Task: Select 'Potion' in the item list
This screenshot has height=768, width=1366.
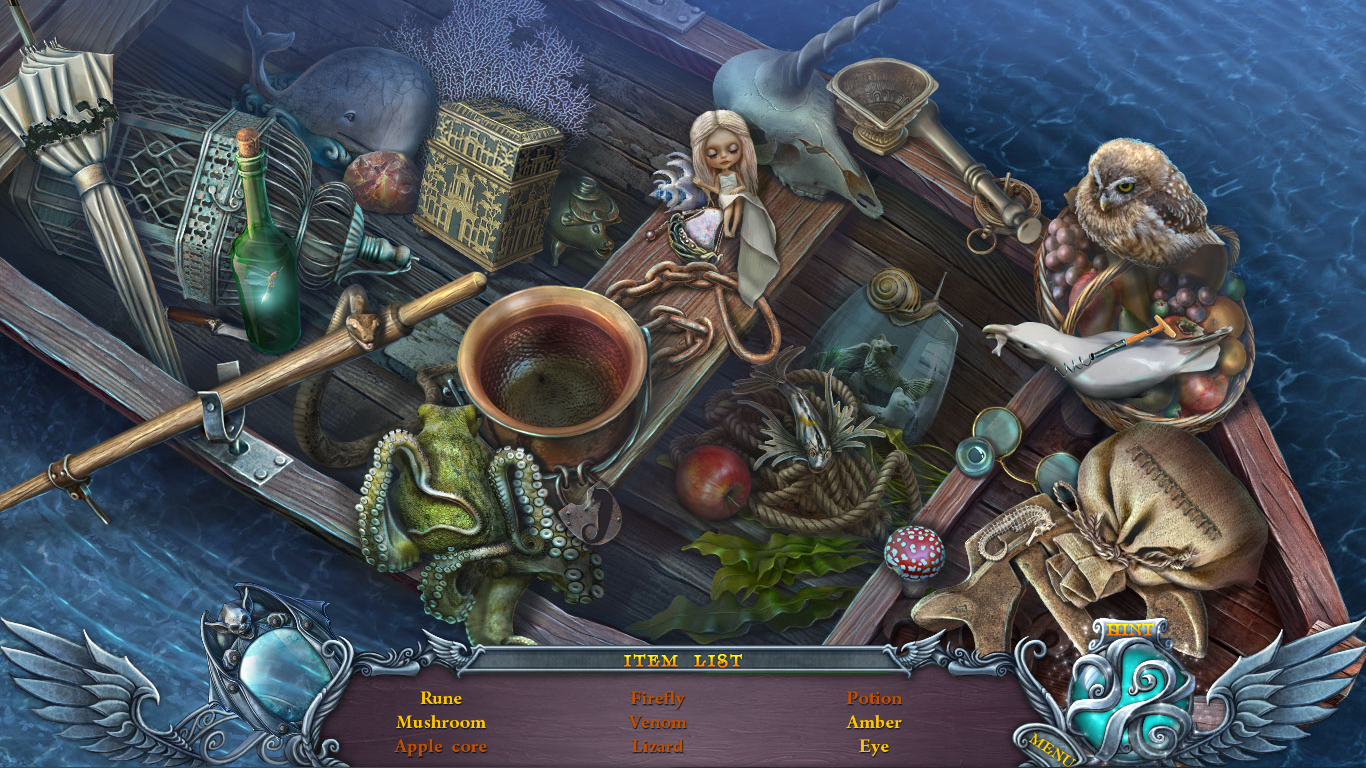Action: pyautogui.click(x=875, y=698)
